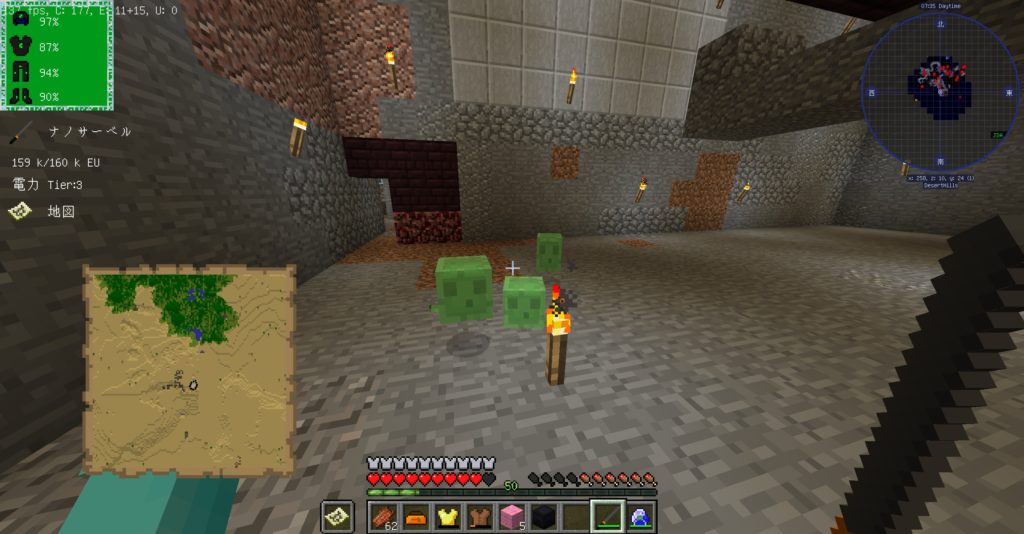Click the nano saber held-item icon
This screenshot has height=534, width=1024.
click(19, 132)
